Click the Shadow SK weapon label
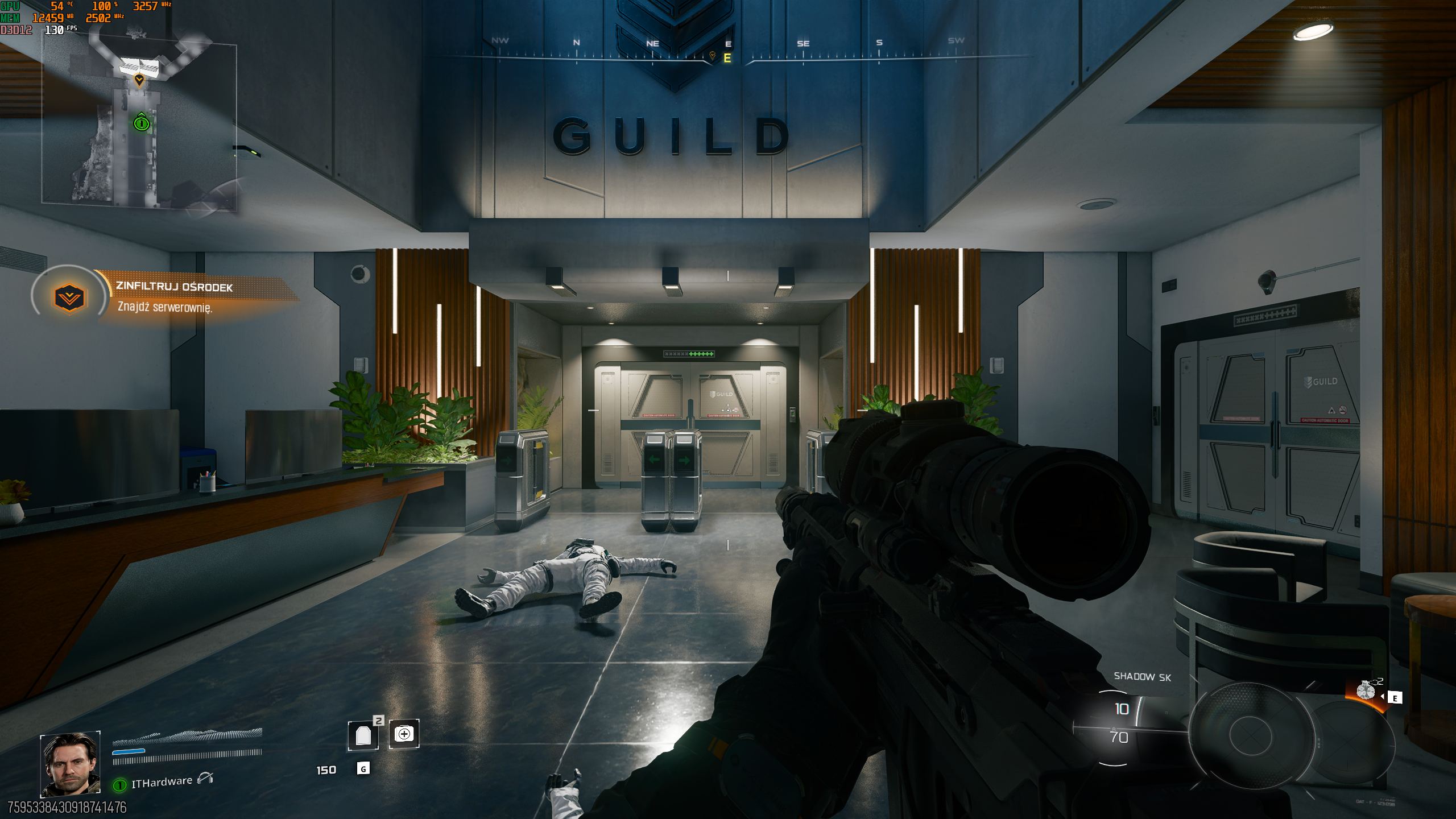Screen dimensions: 1456x819 coord(1142,676)
